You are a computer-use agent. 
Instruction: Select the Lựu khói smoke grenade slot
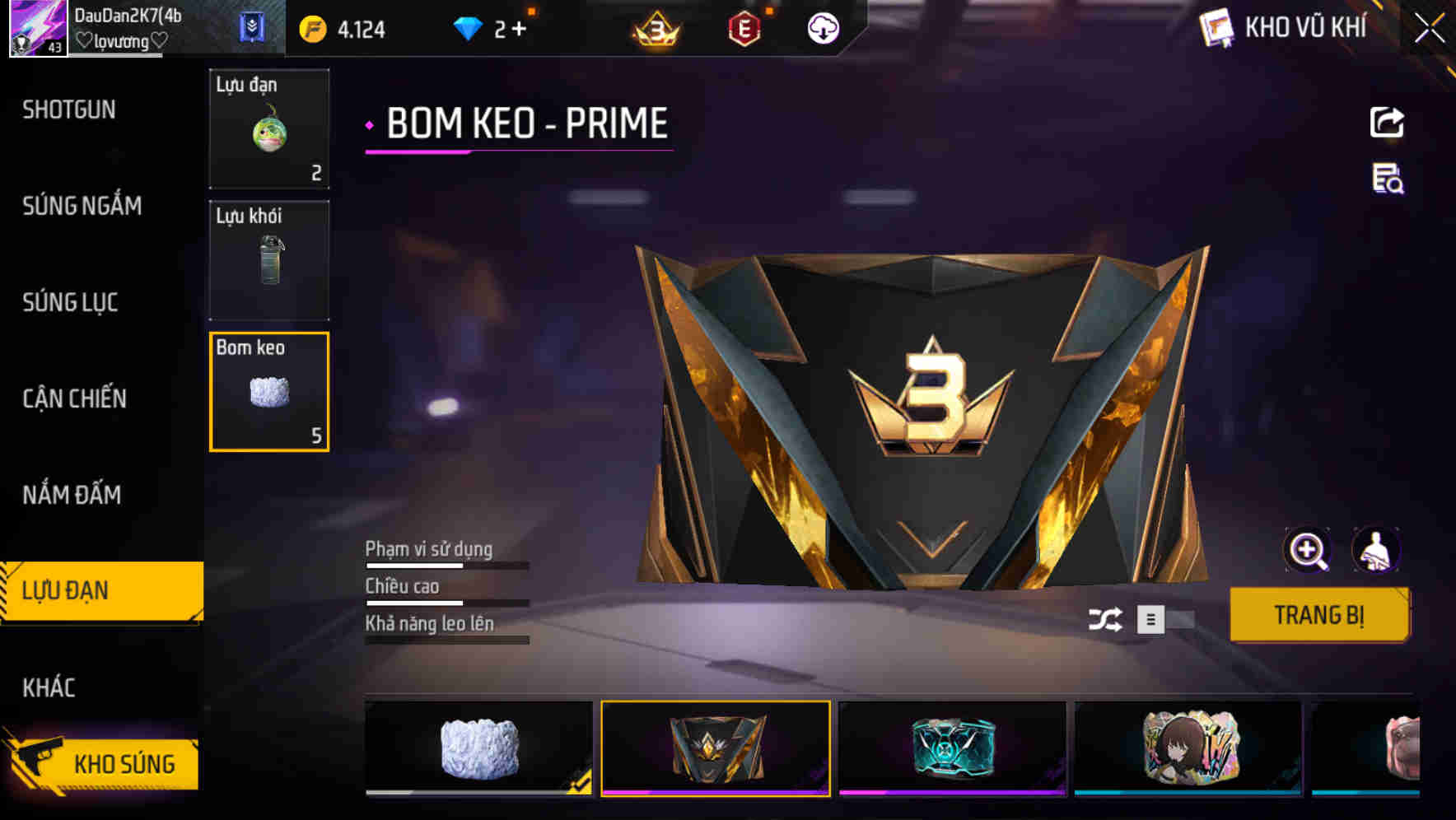pyautogui.click(x=269, y=260)
